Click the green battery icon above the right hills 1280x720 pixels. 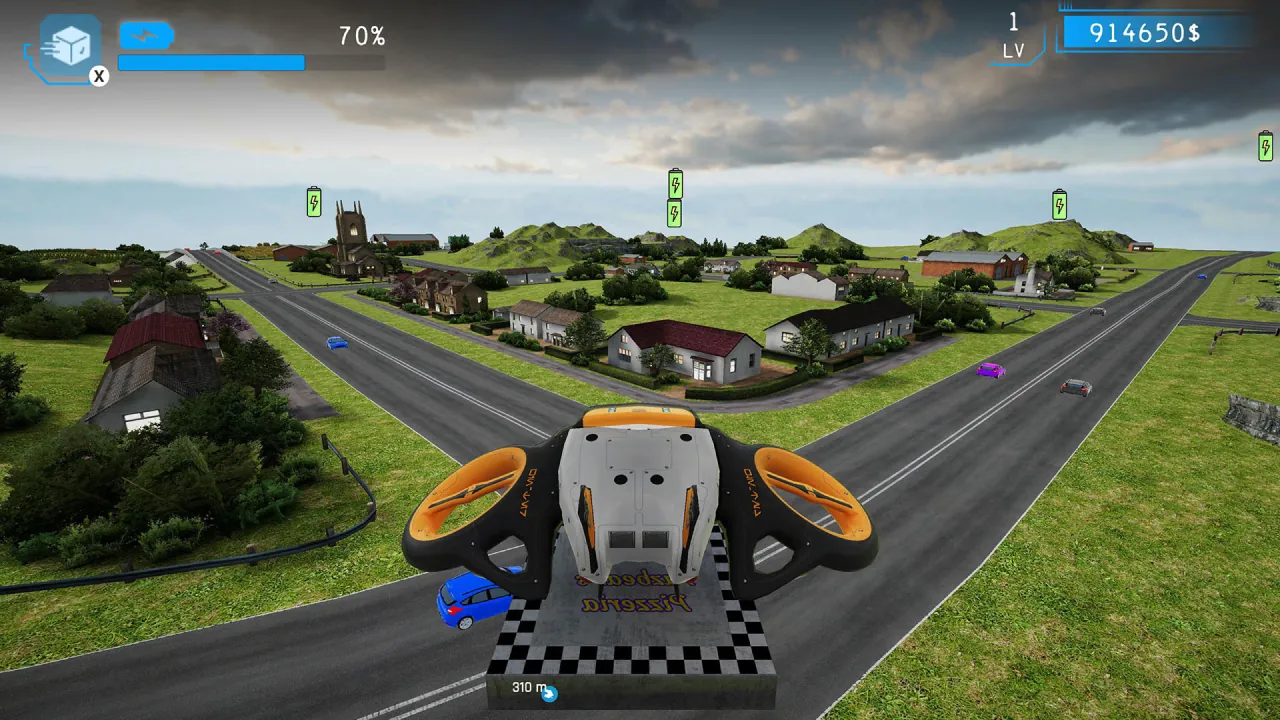[x=1057, y=205]
